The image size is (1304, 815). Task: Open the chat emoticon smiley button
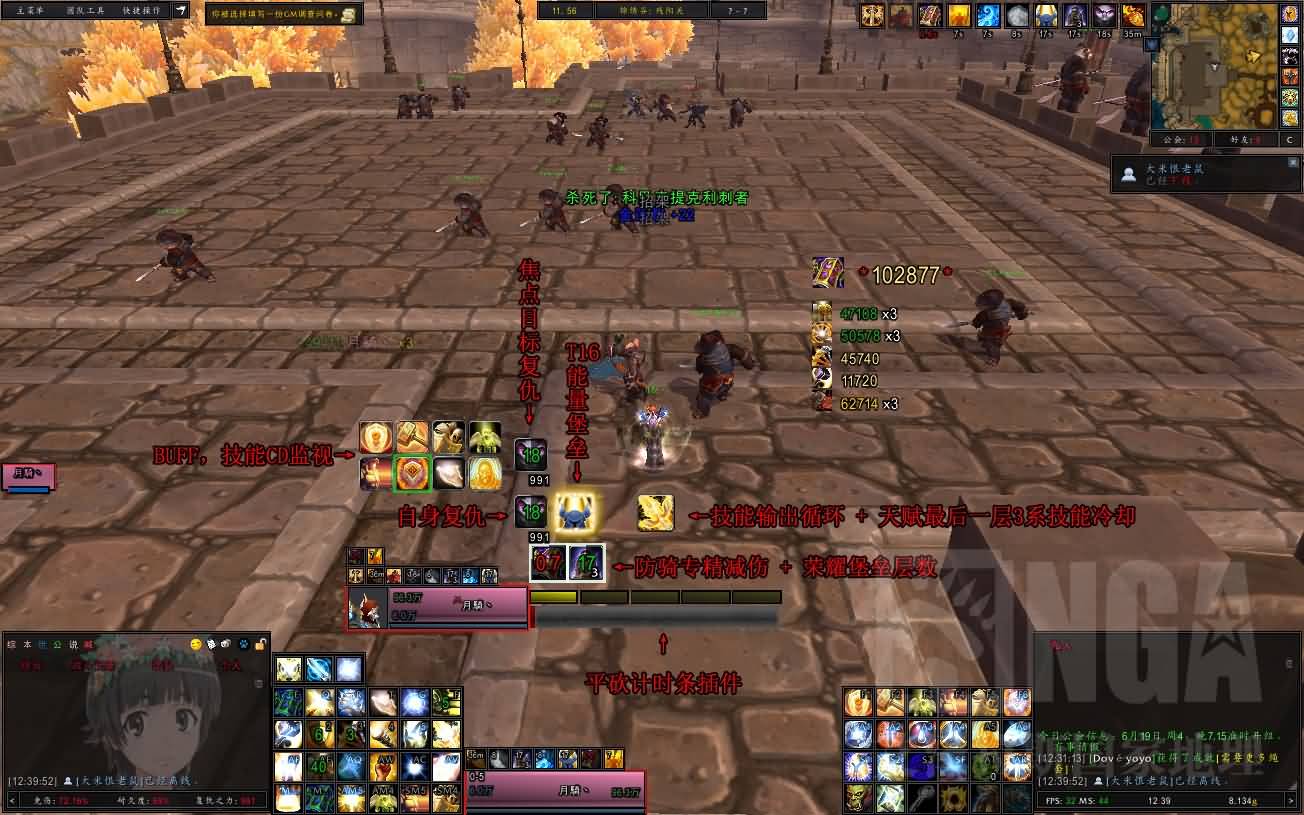pos(196,644)
